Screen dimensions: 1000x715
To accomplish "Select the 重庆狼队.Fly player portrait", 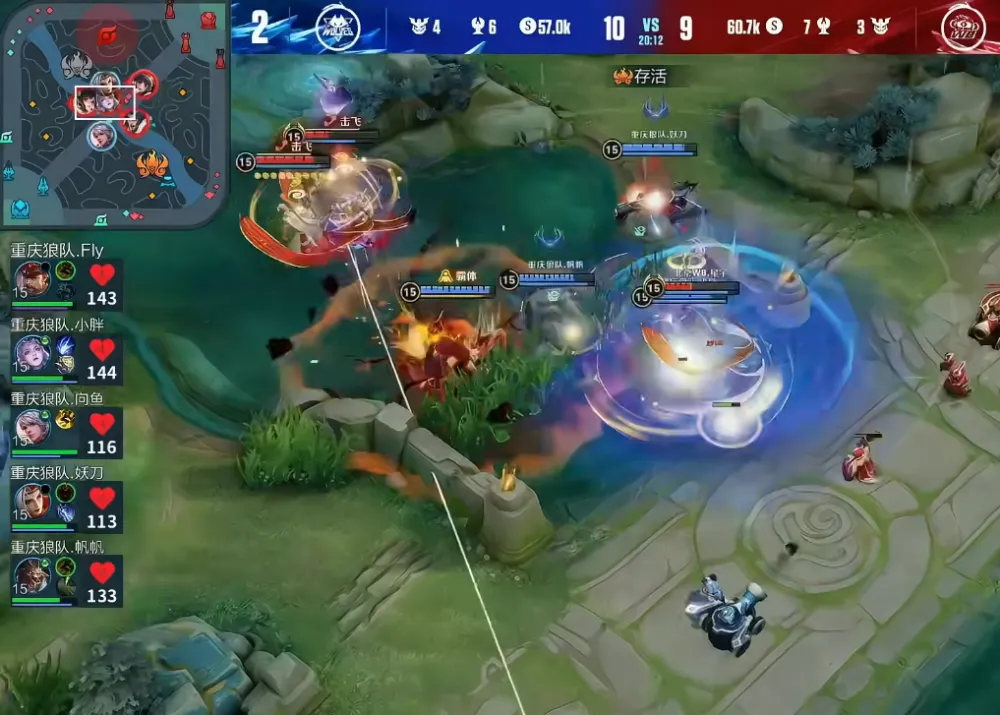I will point(31,279).
